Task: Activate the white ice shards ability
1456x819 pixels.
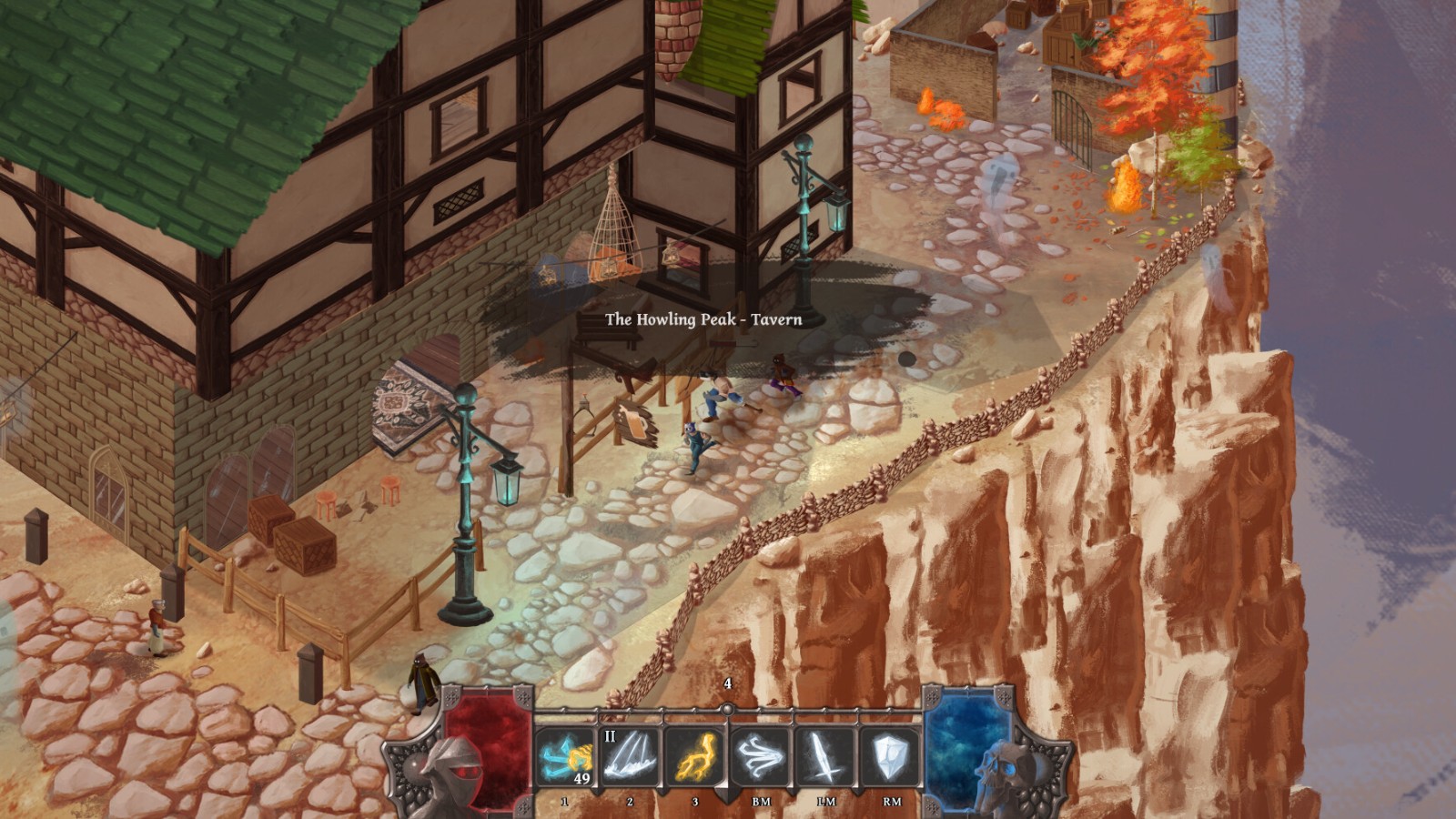Action: tap(631, 757)
